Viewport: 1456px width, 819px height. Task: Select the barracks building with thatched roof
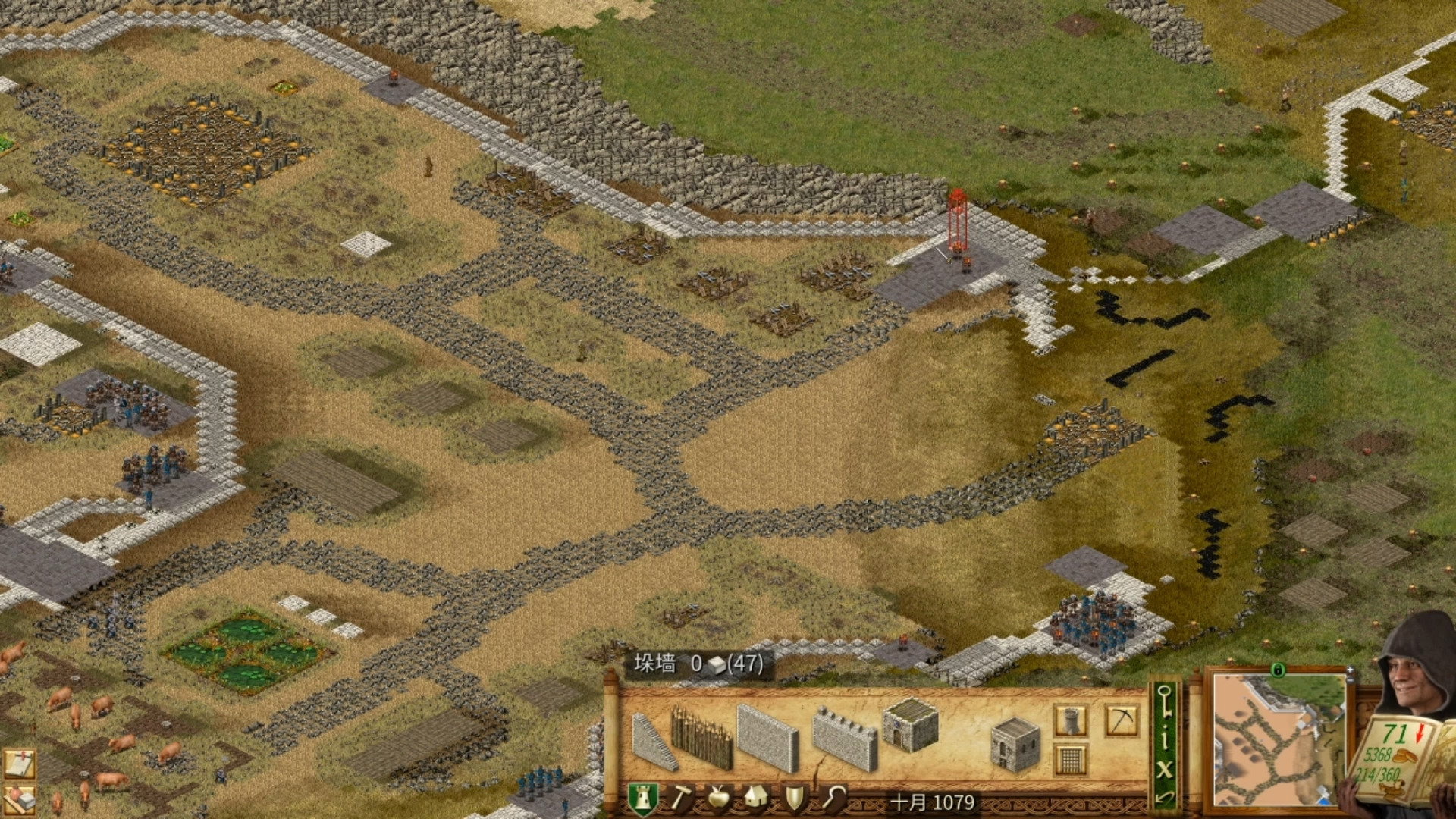point(910,726)
